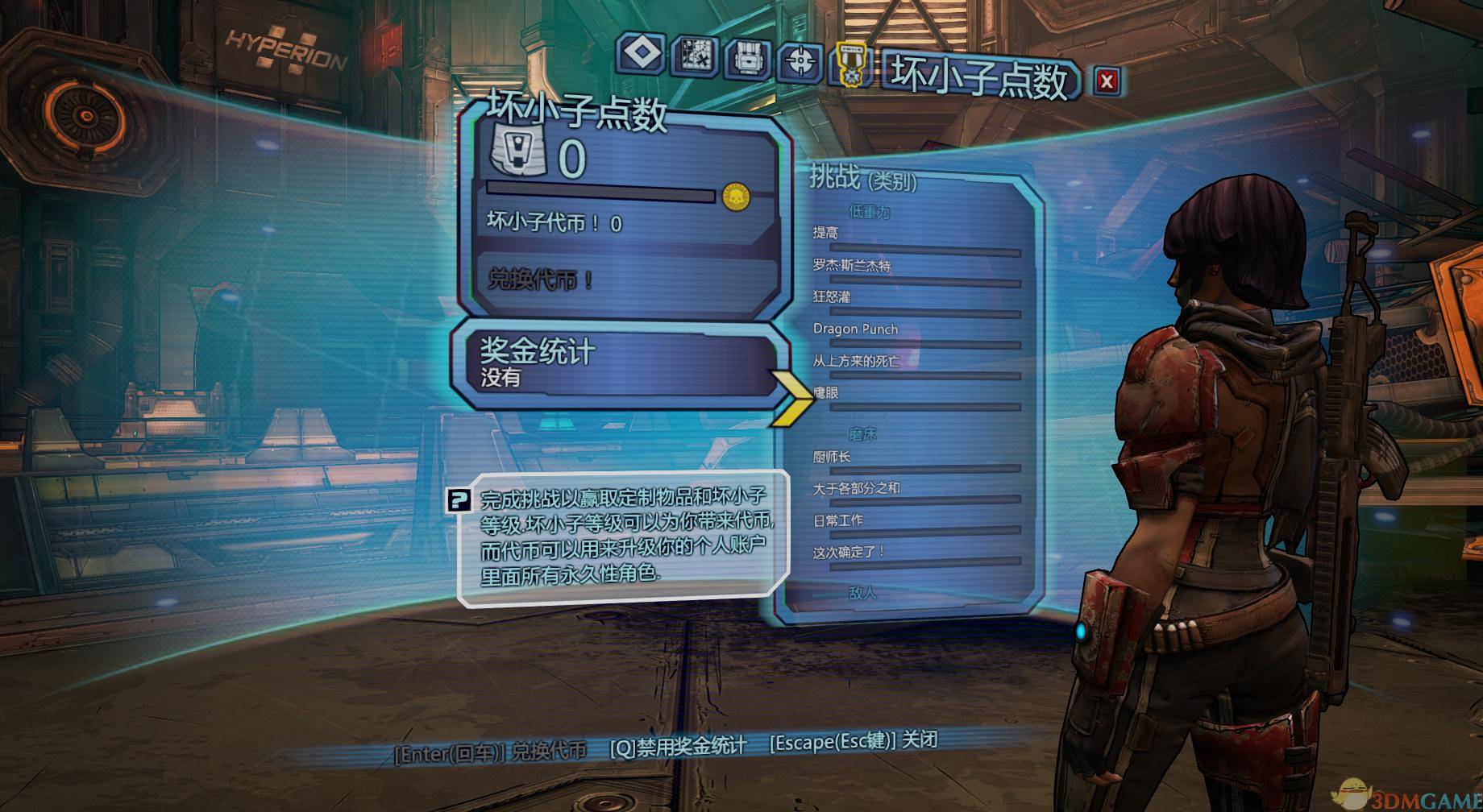Click the 兑换代币！ redeem tokens button
Viewport: 1483px width, 812px height.
(x=542, y=280)
